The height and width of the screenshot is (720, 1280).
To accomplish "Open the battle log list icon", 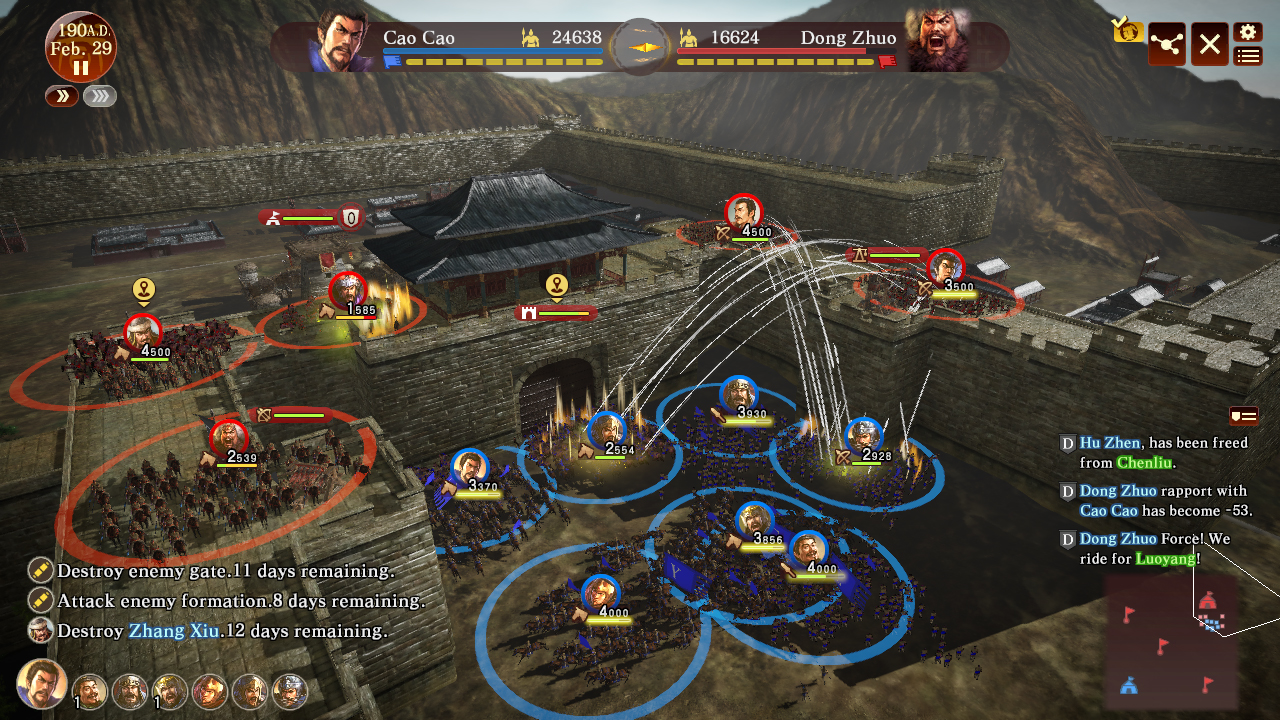I will (1246, 57).
